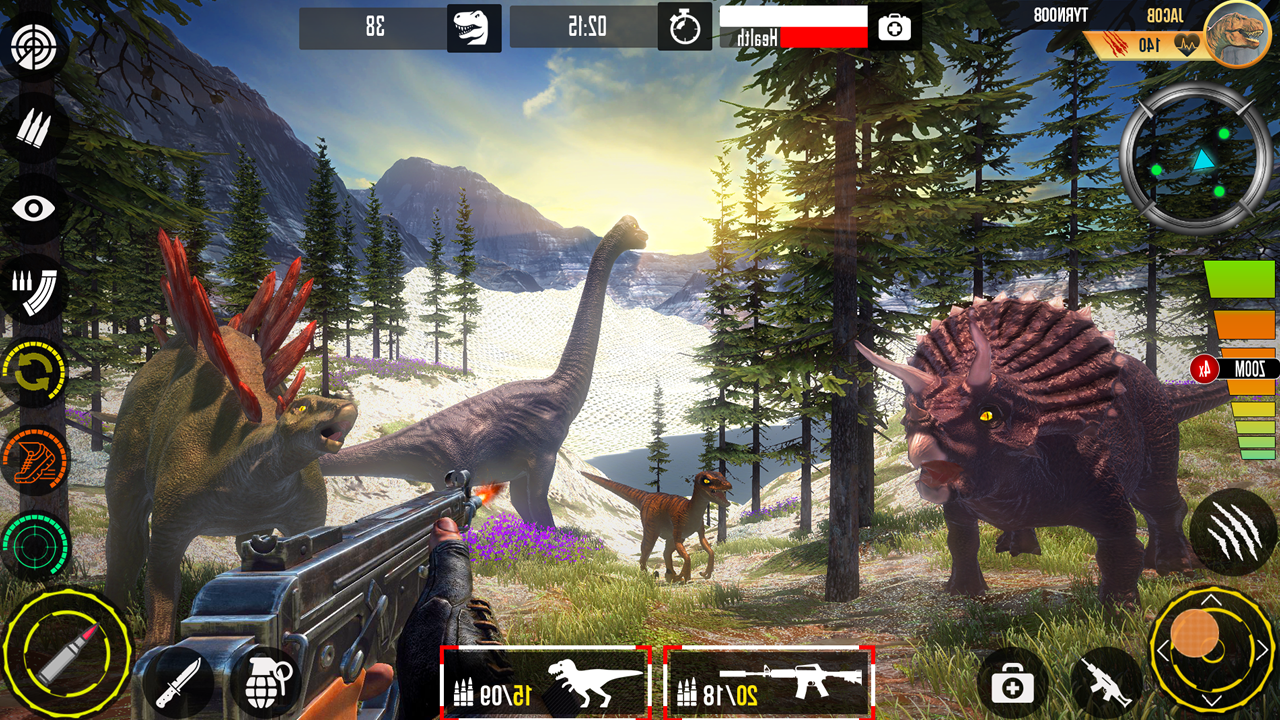Tap the magazine clip icon on the left
Image resolution: width=1280 pixels, height=720 pixels.
[35, 293]
